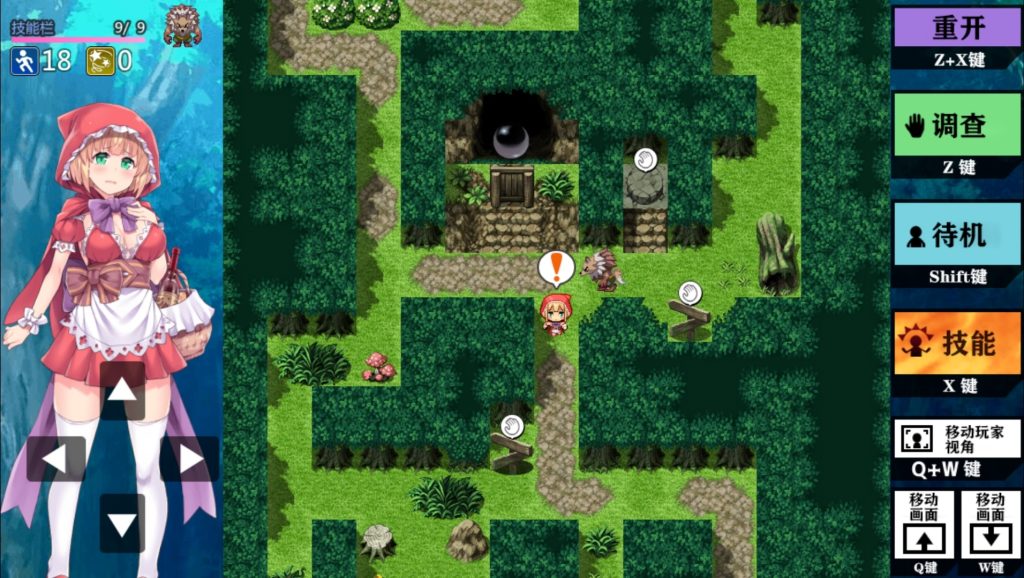Select the wolf portrait icon in skill bar
Viewport: 1024px width, 578px height.
tap(182, 25)
